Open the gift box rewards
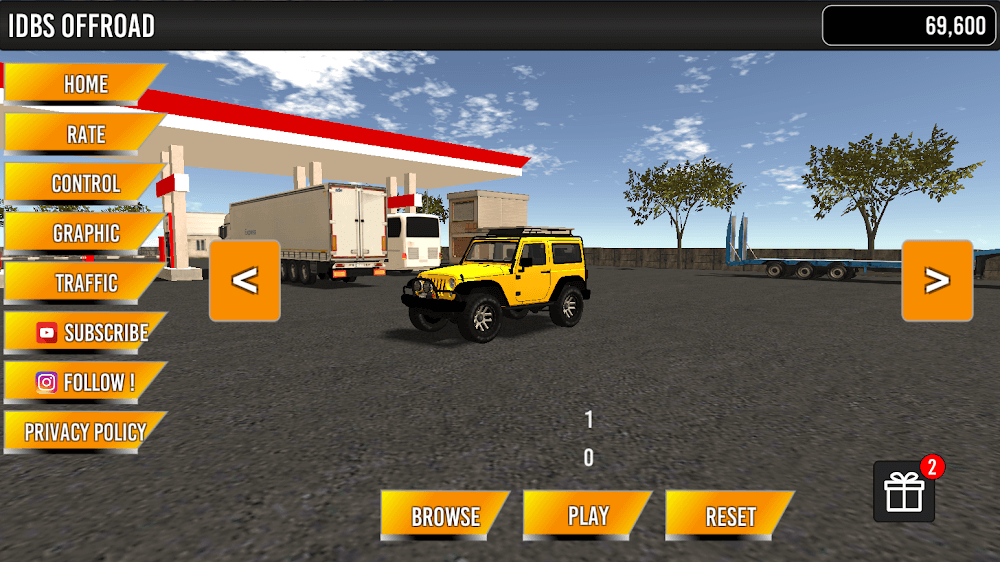The height and width of the screenshot is (562, 1000). coord(904,492)
